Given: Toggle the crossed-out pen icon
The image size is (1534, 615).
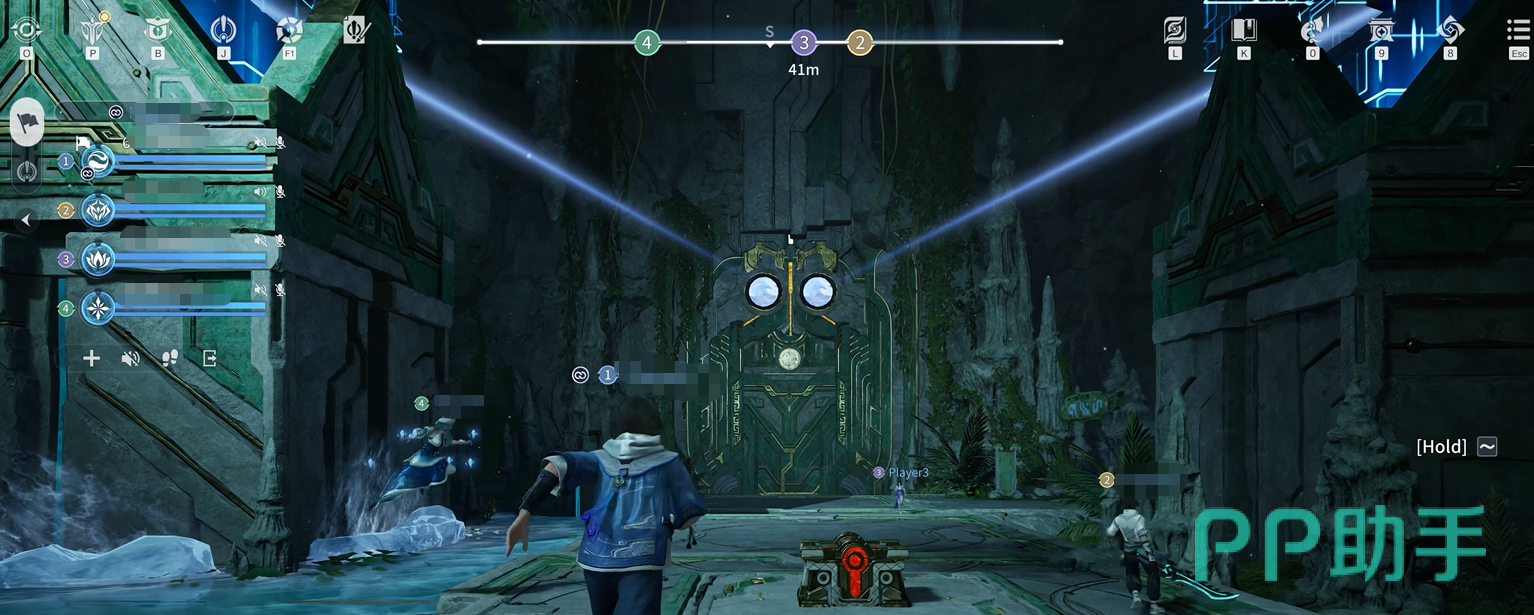Looking at the screenshot, I should 355,30.
